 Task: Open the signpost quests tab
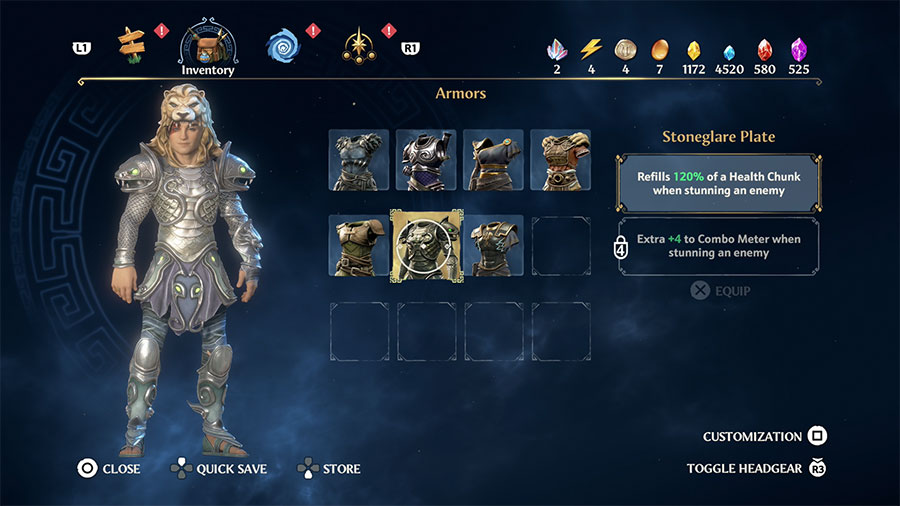click(x=131, y=42)
